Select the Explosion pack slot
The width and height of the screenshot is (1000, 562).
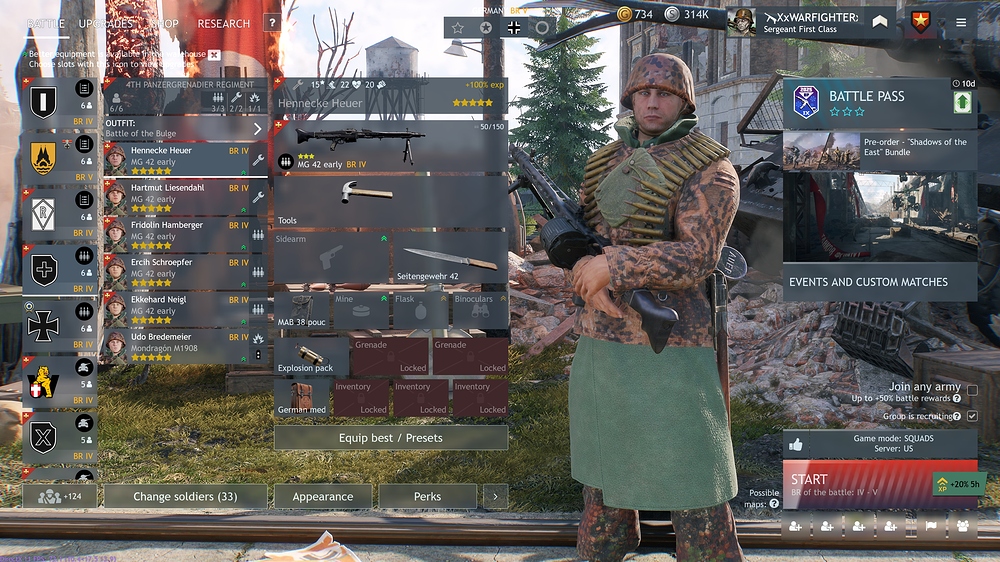311,356
